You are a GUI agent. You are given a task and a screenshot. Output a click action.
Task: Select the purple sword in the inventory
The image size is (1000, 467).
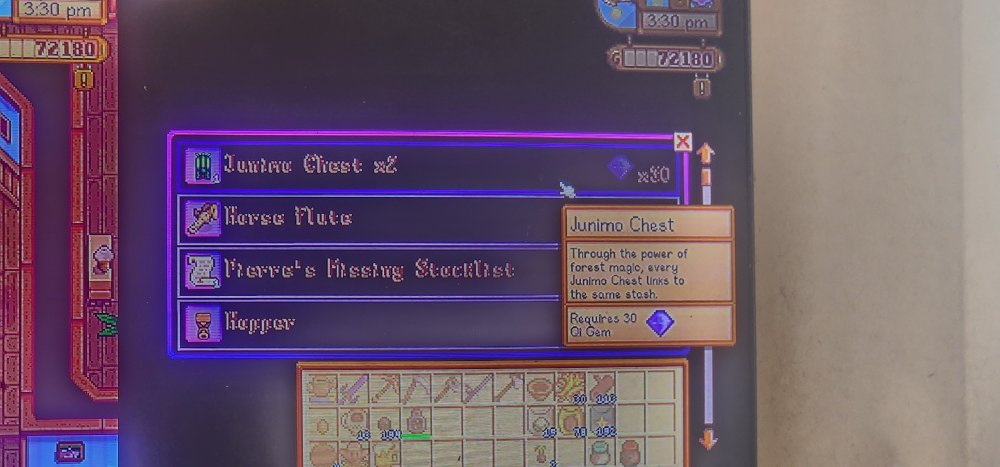(351, 388)
